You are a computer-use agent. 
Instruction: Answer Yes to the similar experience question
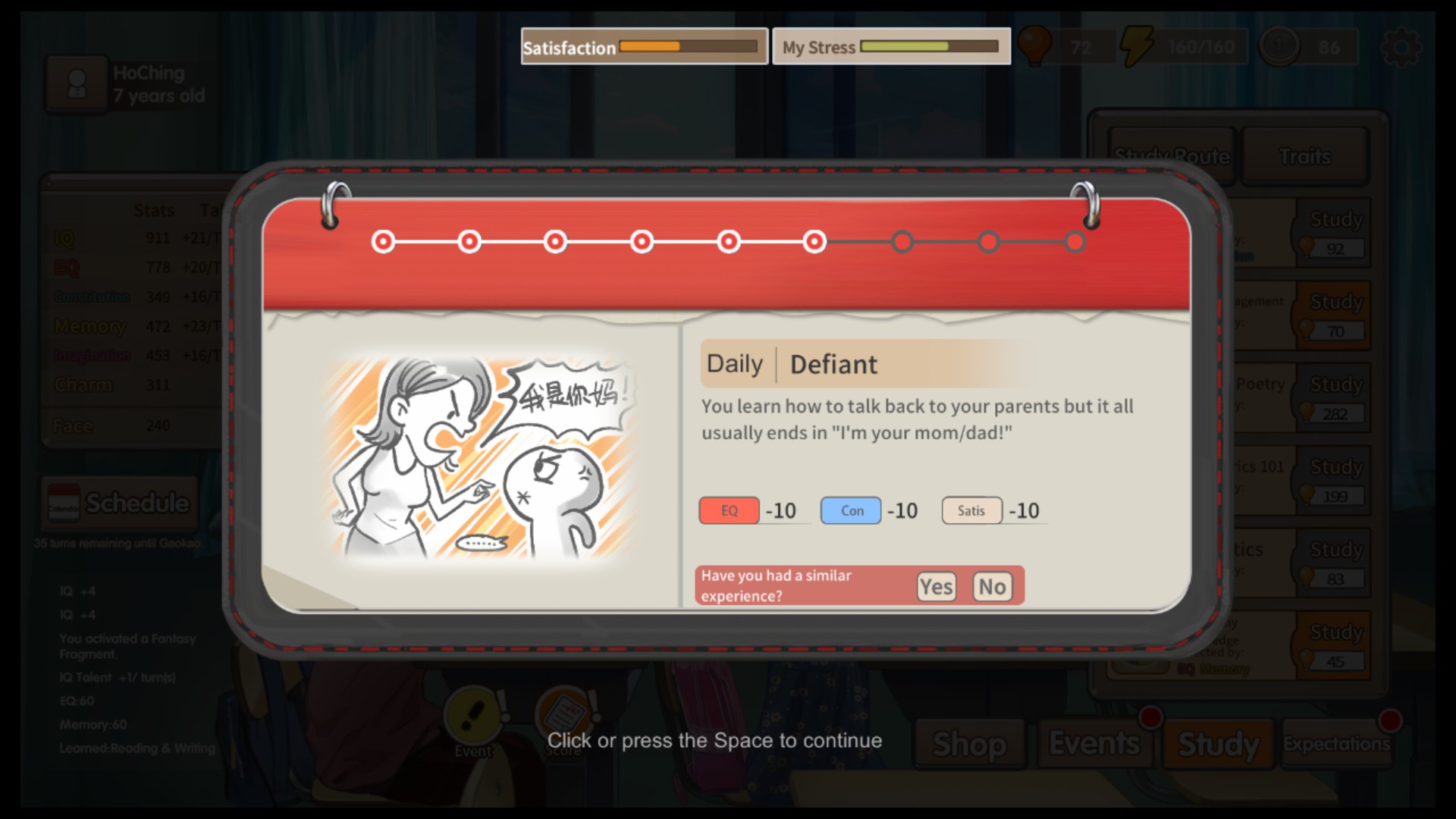click(x=937, y=586)
